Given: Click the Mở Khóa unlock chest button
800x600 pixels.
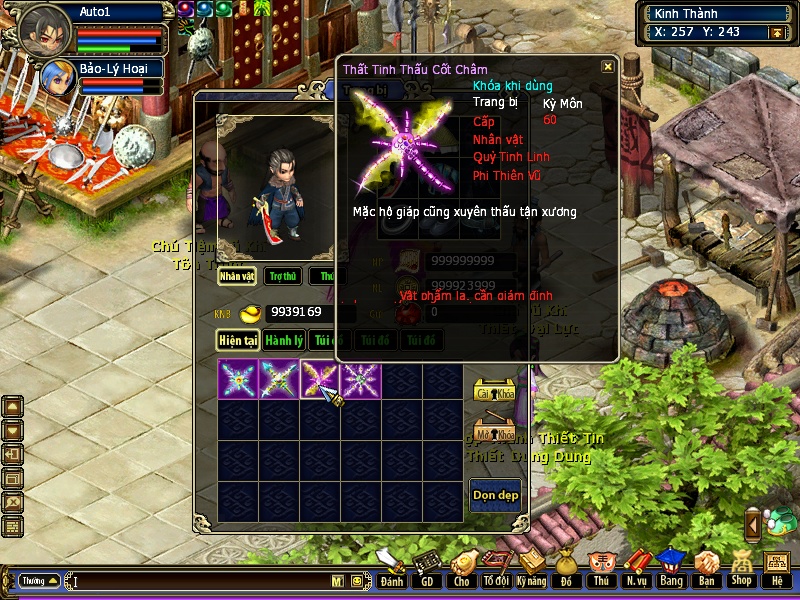Looking at the screenshot, I should click(494, 434).
